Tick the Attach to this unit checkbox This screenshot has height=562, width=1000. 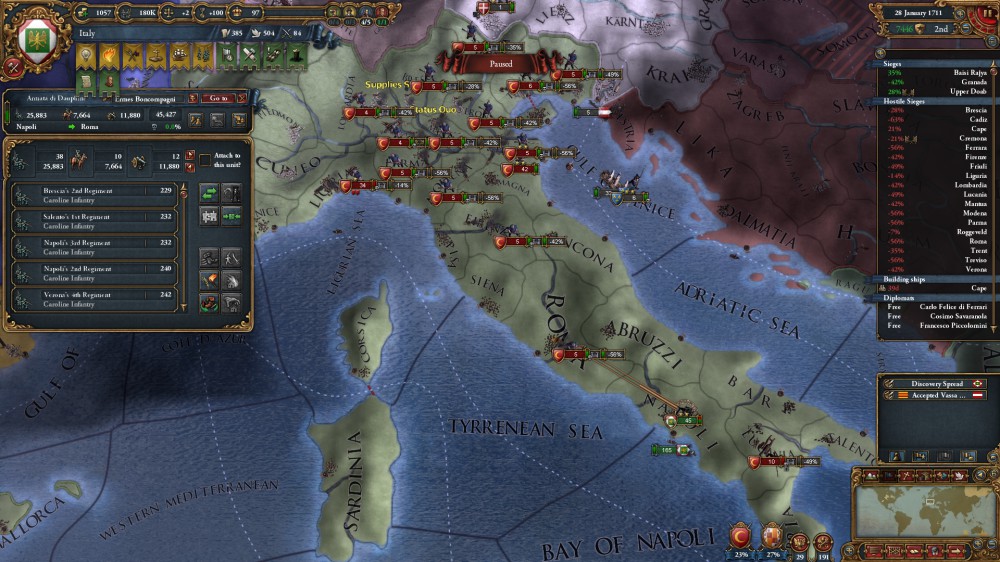click(x=205, y=159)
